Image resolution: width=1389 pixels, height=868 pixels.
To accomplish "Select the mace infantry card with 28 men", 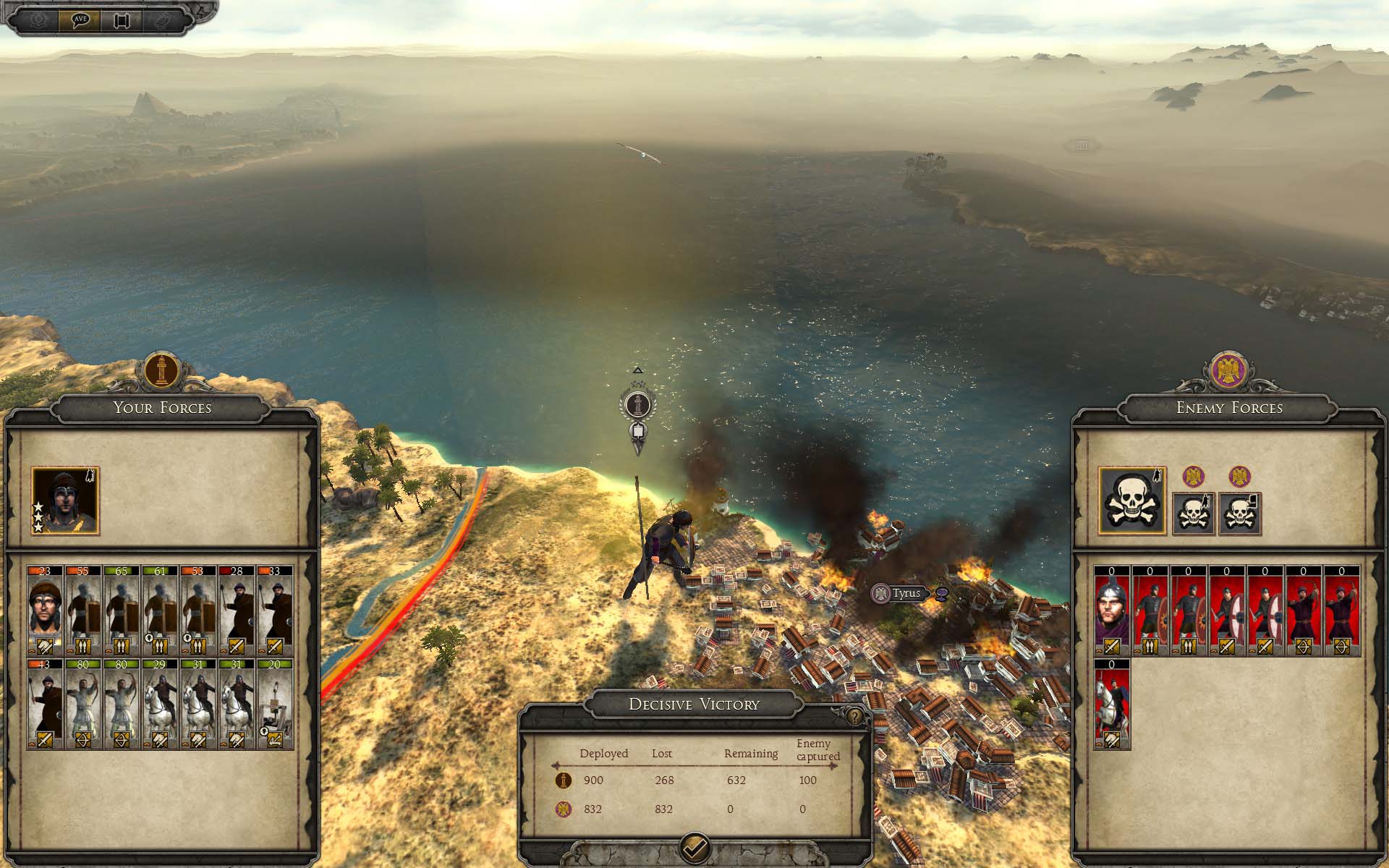I will pos(237,610).
